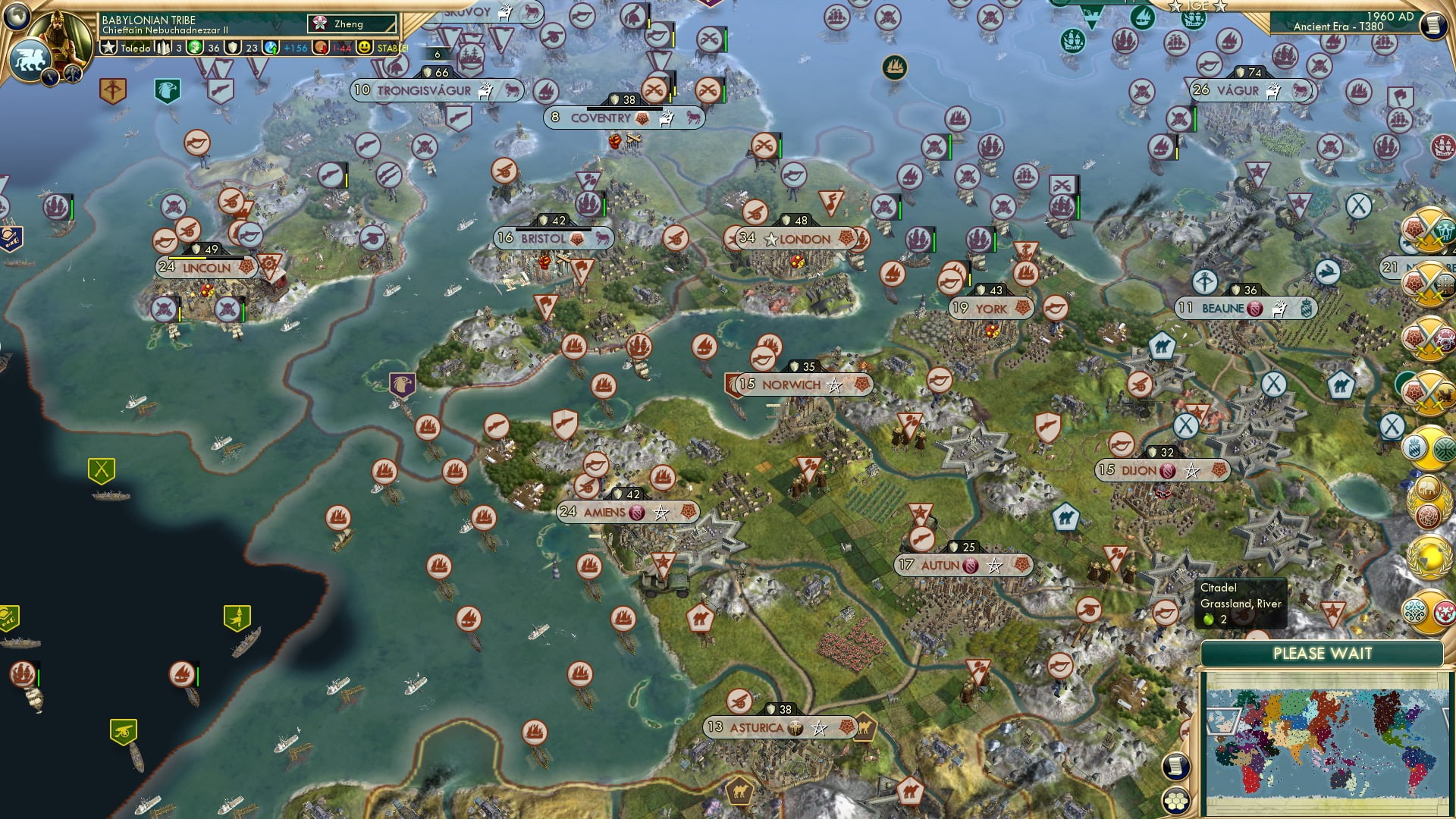Open a crossed-swords war declaration notification
1456x819 pixels.
click(1429, 231)
